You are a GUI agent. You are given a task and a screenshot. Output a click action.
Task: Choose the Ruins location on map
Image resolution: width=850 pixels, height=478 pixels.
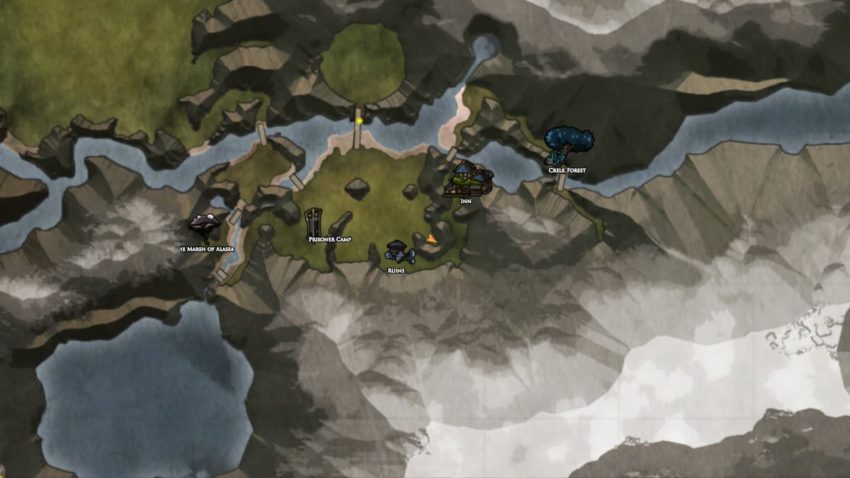(397, 253)
